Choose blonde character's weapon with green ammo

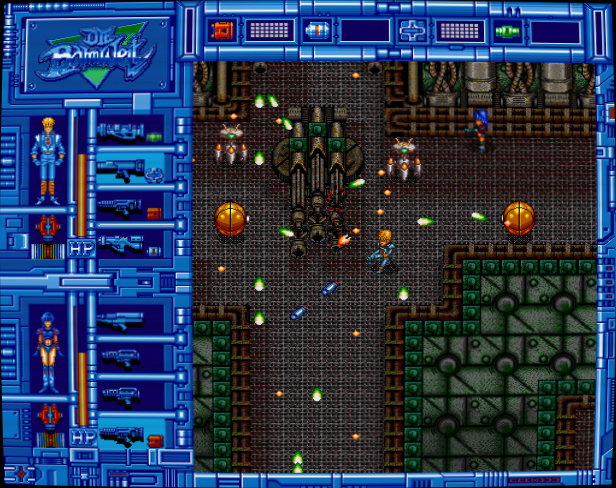(x=130, y=132)
